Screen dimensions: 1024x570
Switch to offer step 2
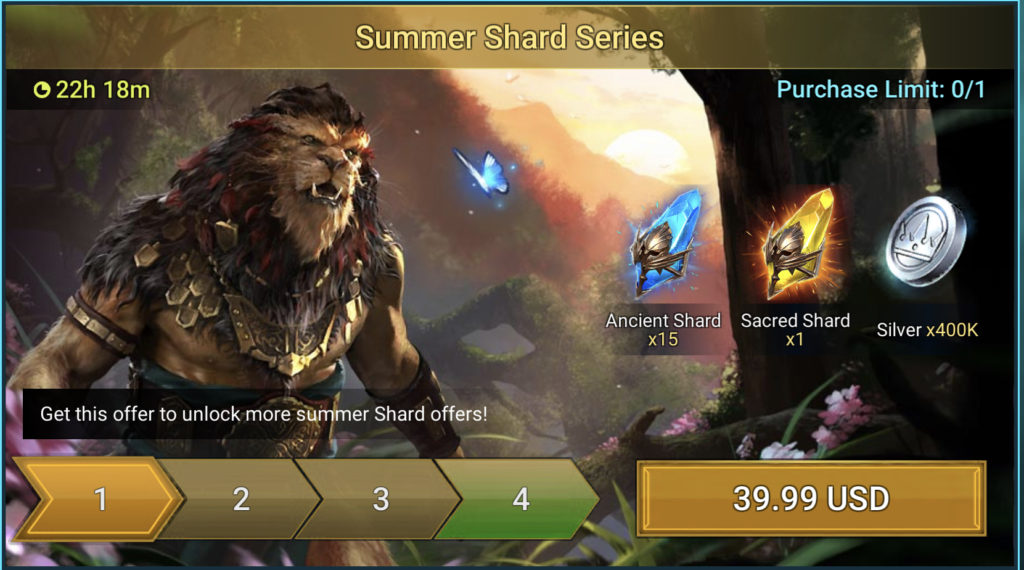(x=241, y=498)
